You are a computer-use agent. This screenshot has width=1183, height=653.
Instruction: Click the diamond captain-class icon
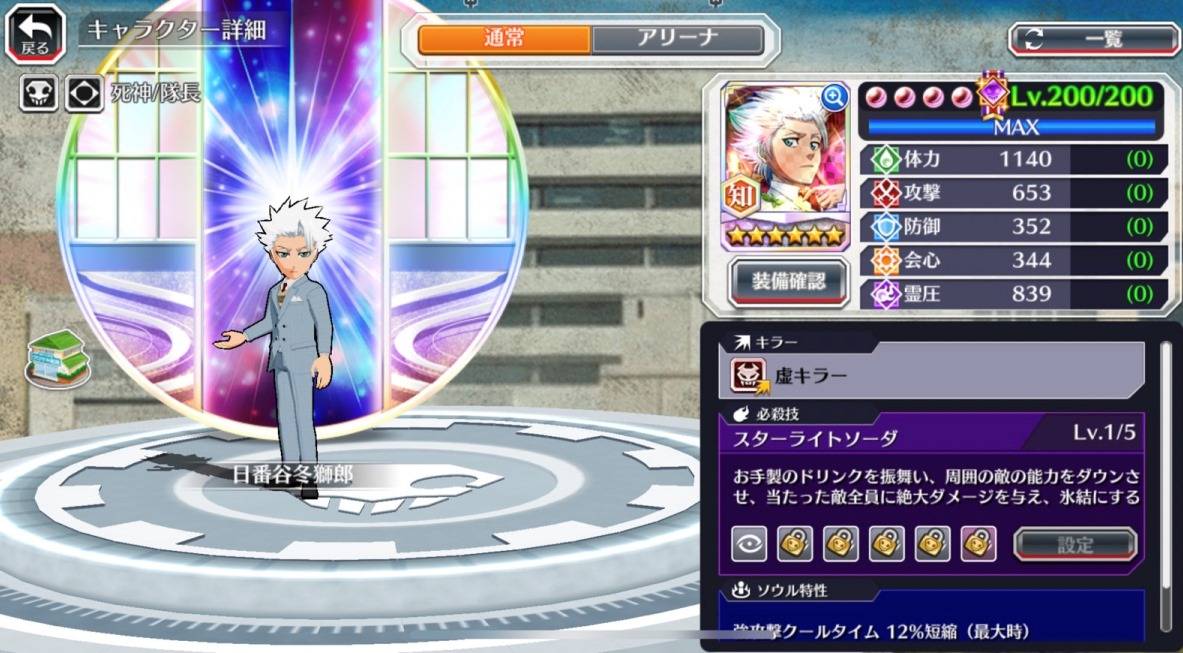84,94
